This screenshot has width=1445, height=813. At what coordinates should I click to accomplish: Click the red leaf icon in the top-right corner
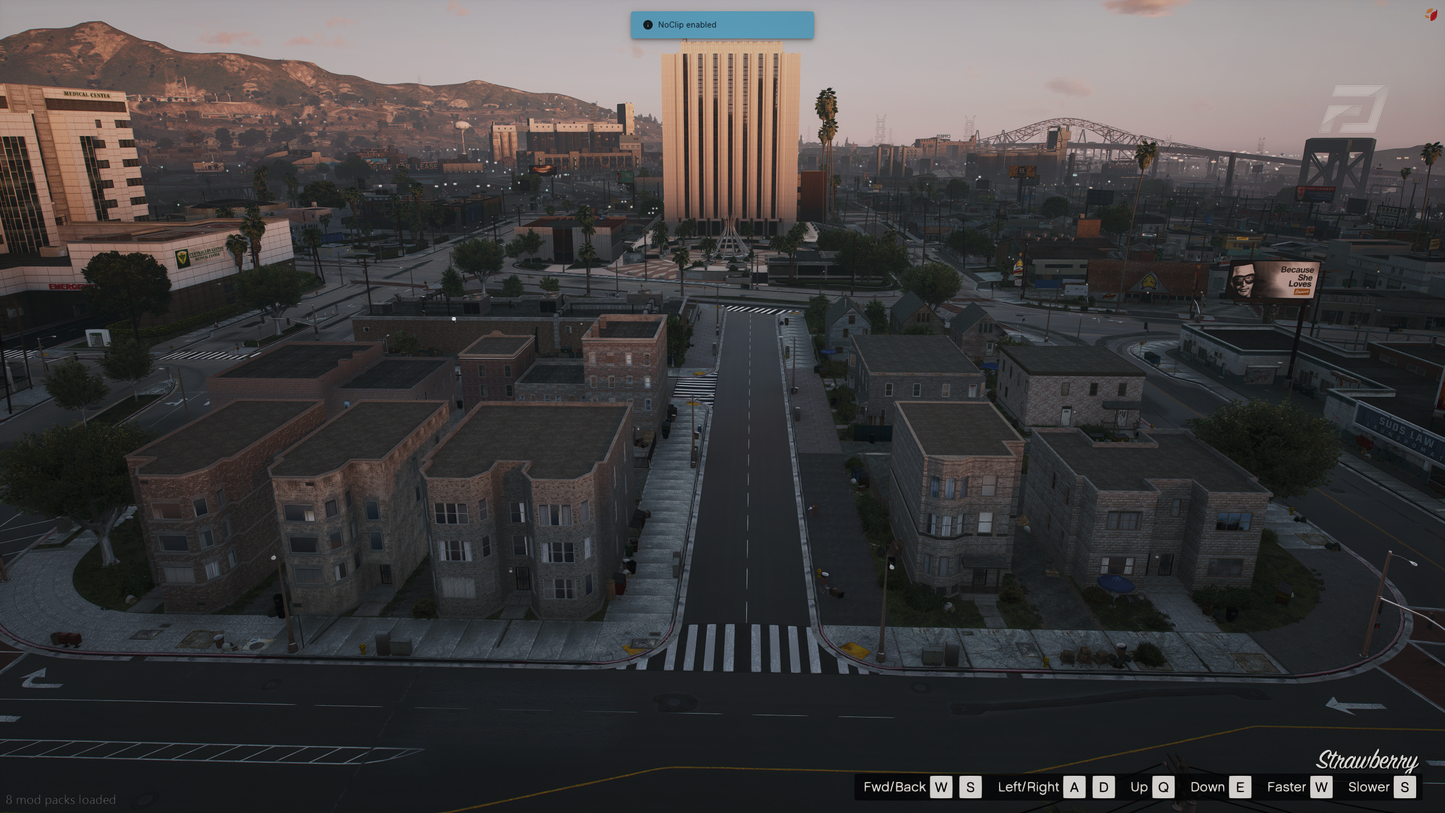click(1429, 14)
